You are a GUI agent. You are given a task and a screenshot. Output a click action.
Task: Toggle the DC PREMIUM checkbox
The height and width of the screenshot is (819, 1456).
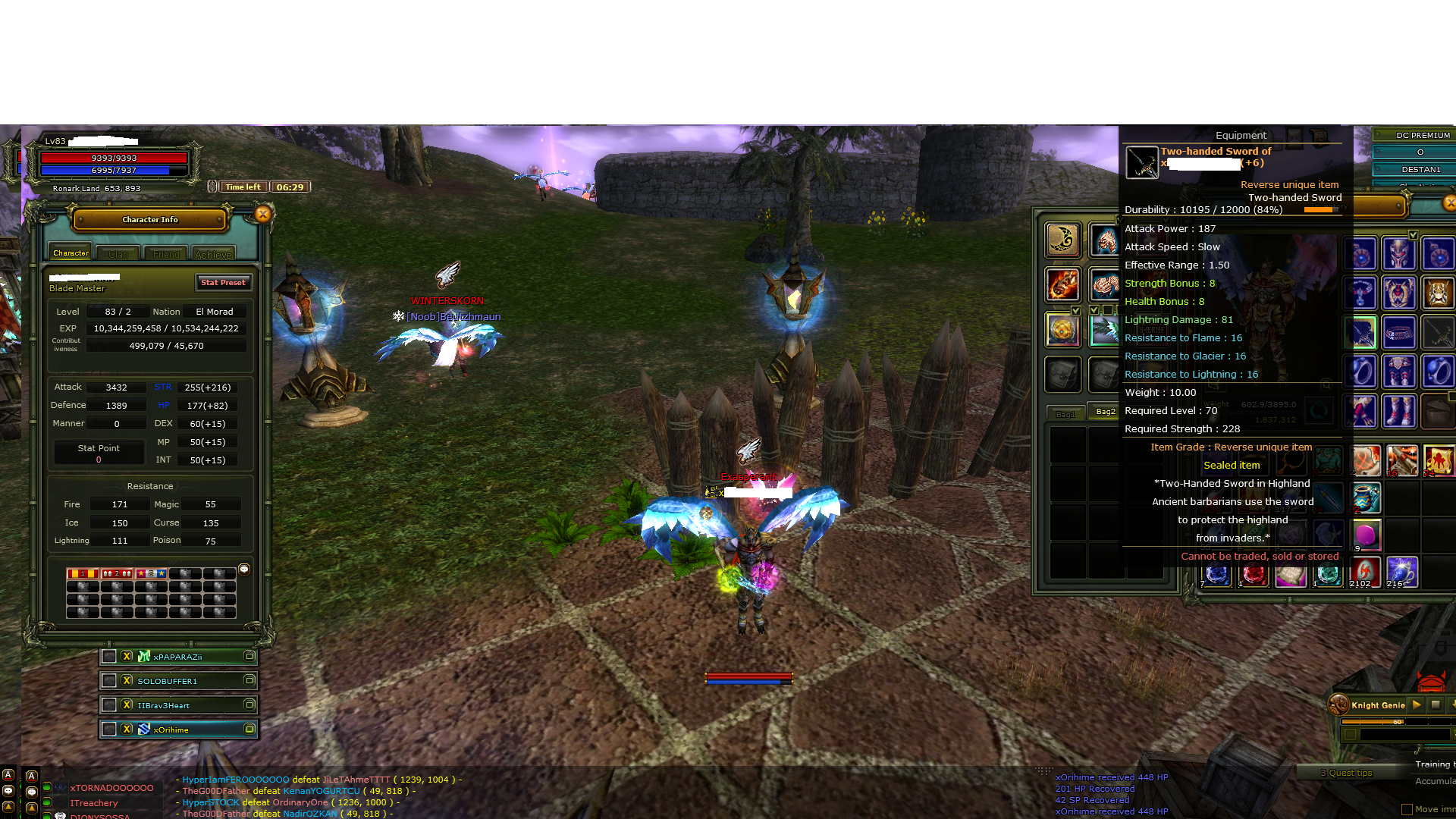pos(1378,134)
